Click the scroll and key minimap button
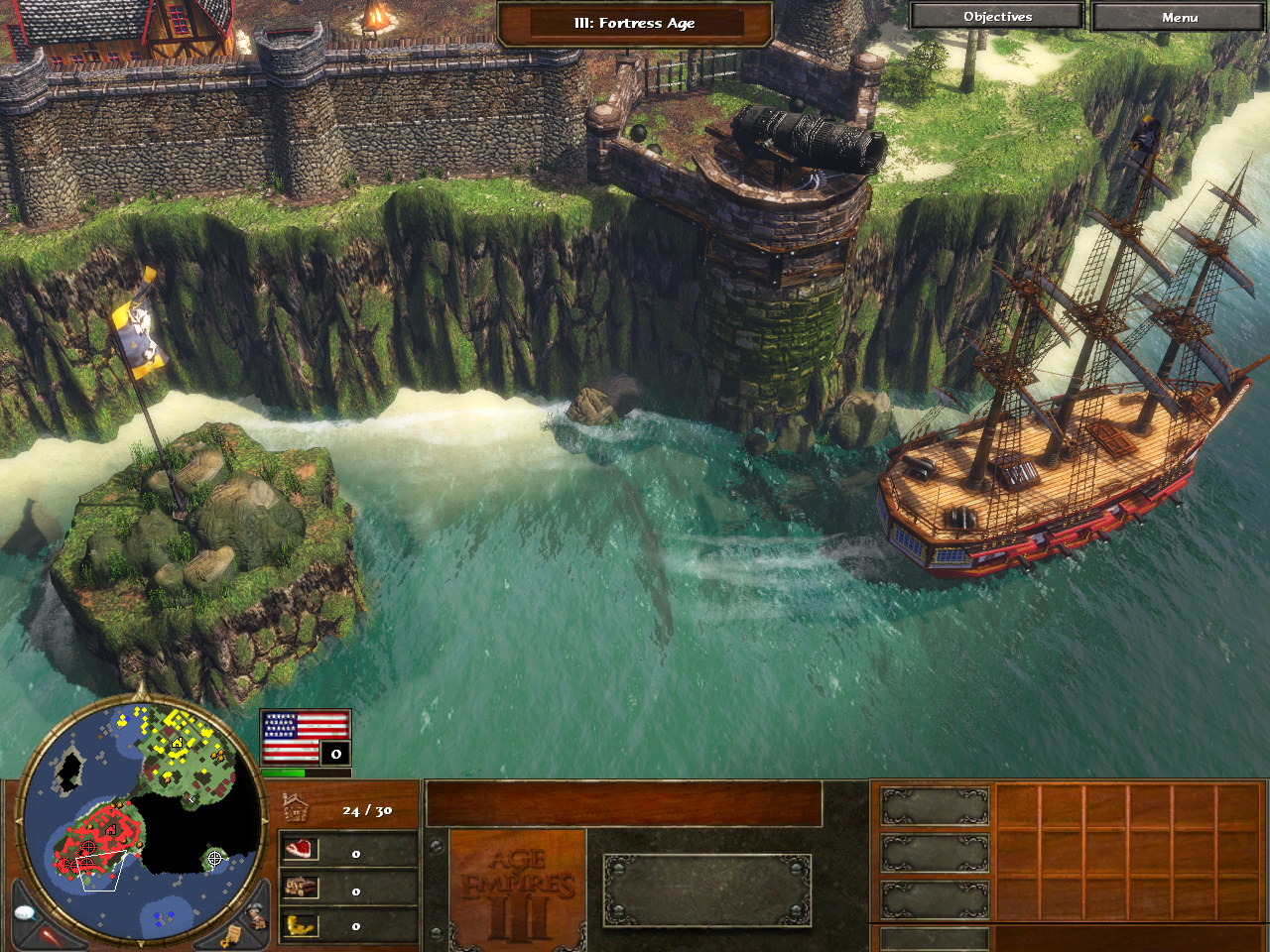 tap(231, 935)
